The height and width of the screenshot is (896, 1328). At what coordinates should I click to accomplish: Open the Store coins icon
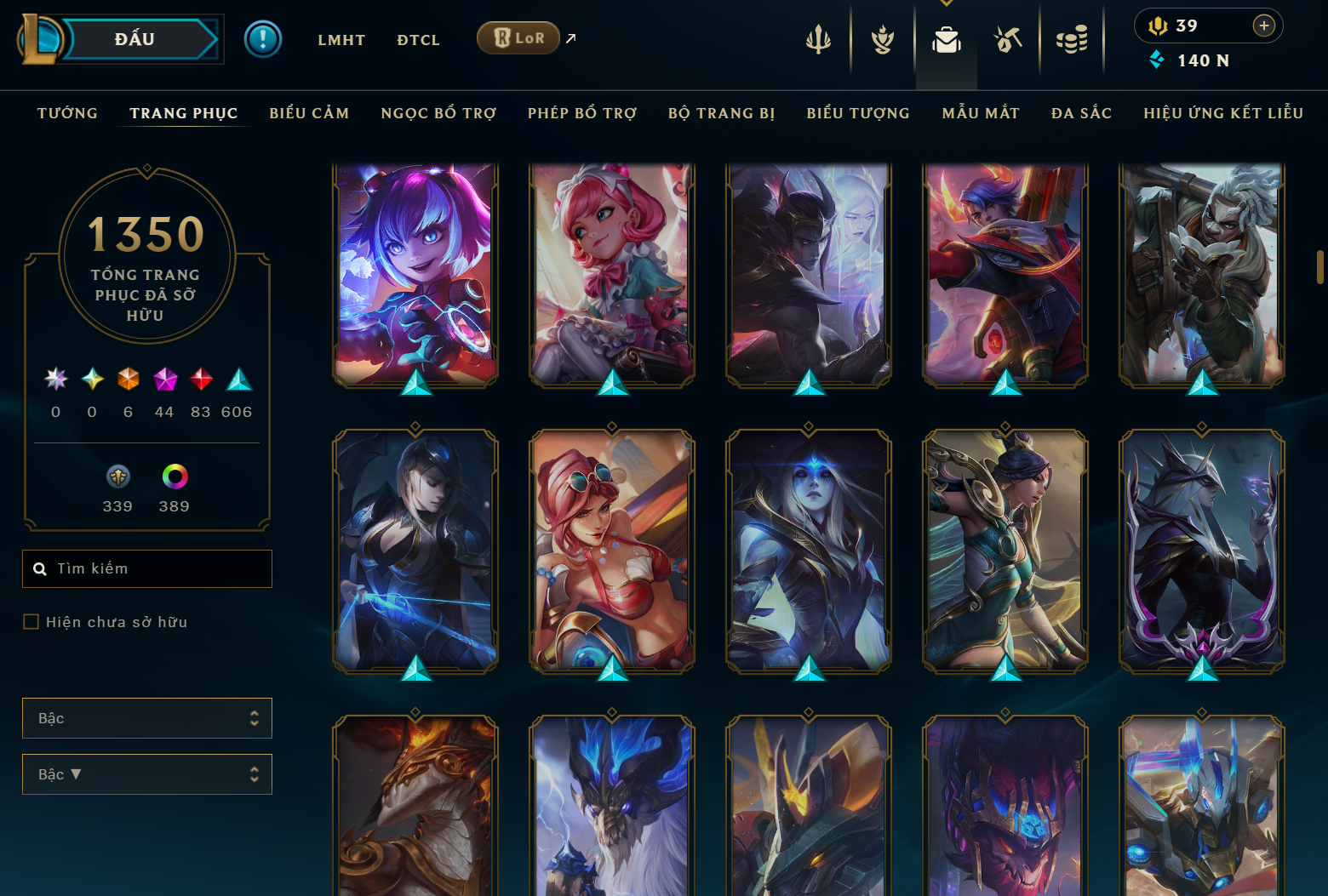click(x=1072, y=38)
